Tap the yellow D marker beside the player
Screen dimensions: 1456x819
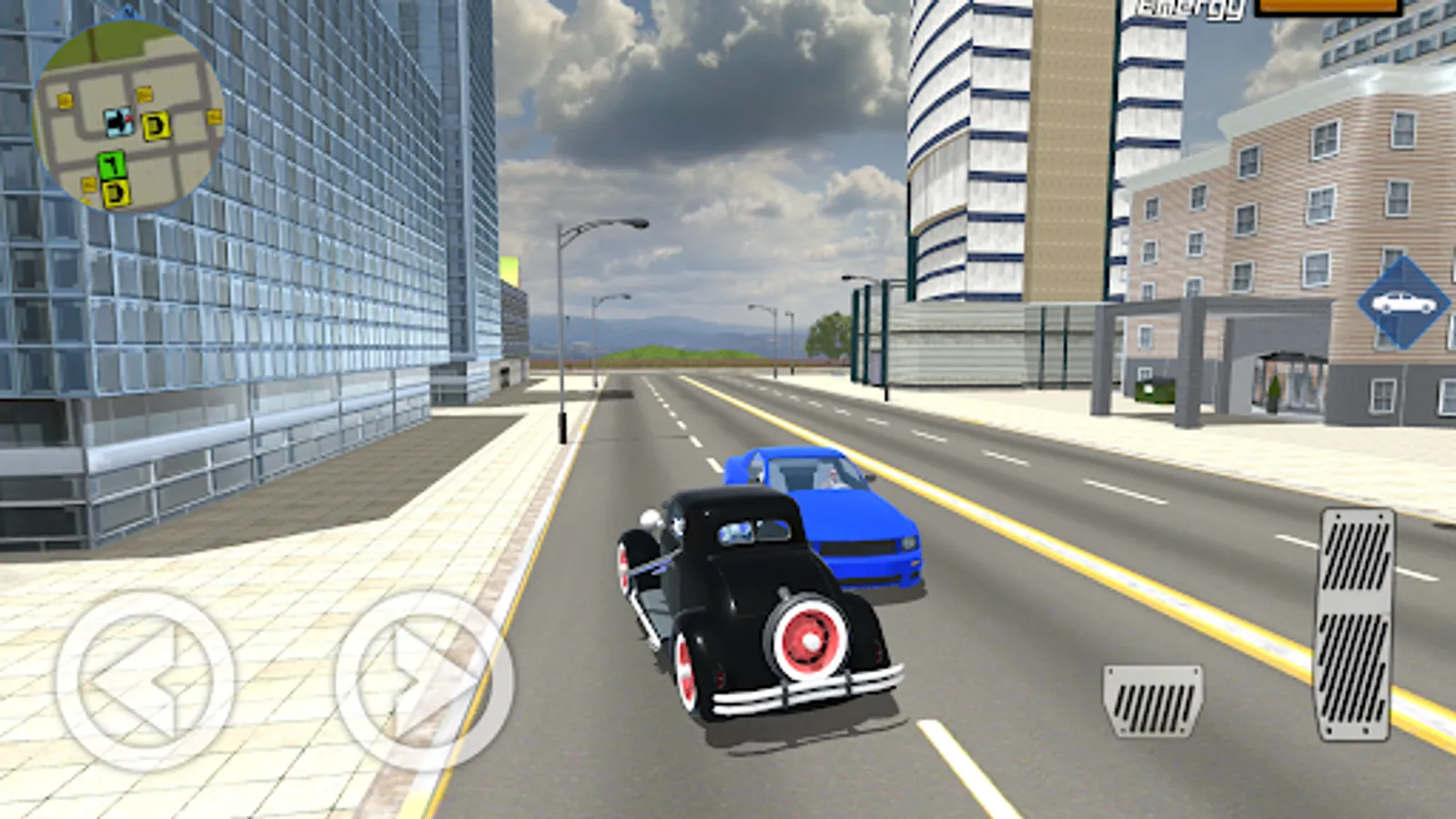157,126
